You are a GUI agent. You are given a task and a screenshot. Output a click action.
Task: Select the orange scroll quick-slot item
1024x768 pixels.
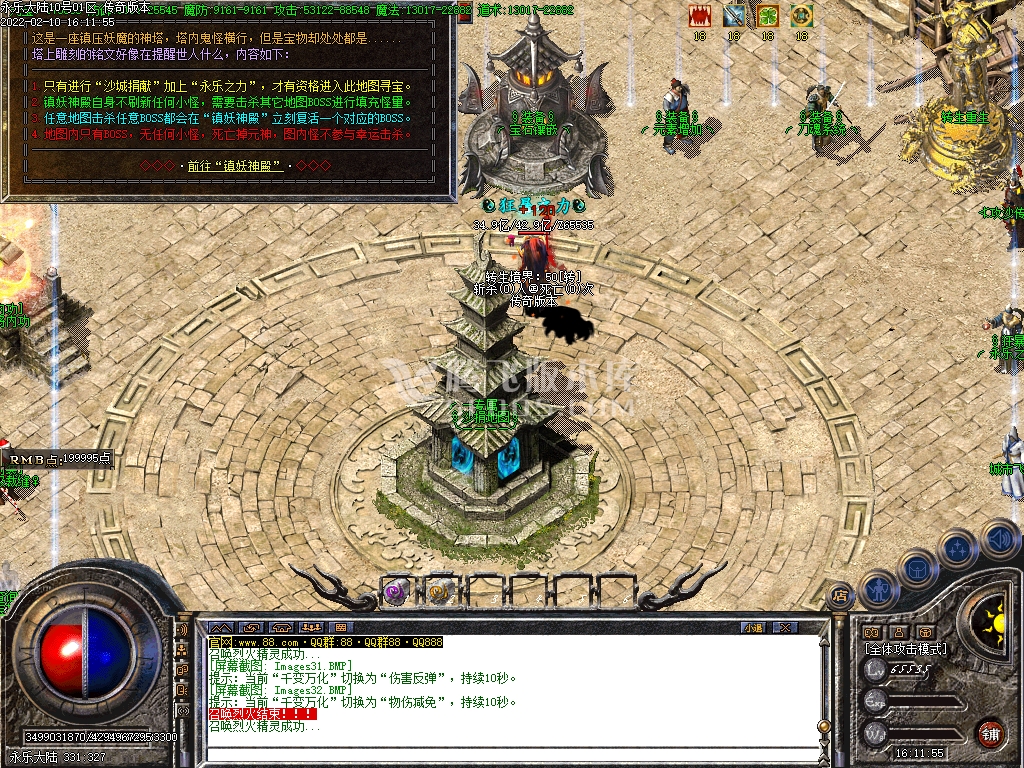tap(438, 592)
